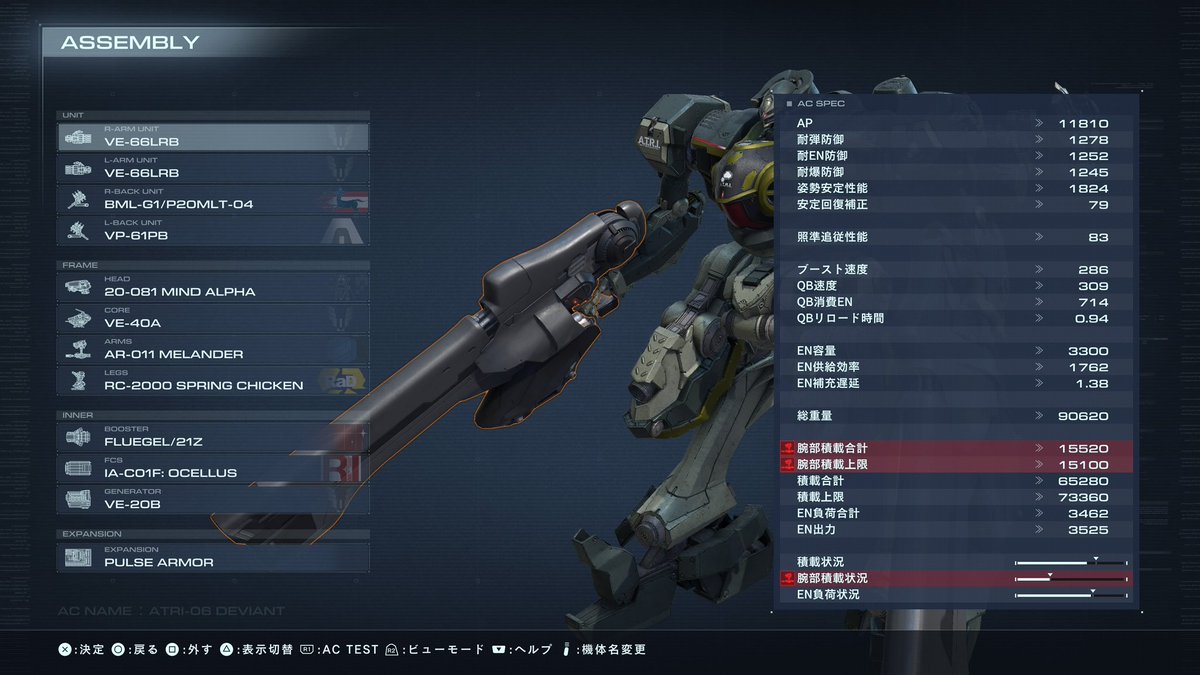
Task: Open the R-BACK UNIT BML-G1/P20MLT-04 slot
Action: [213, 198]
